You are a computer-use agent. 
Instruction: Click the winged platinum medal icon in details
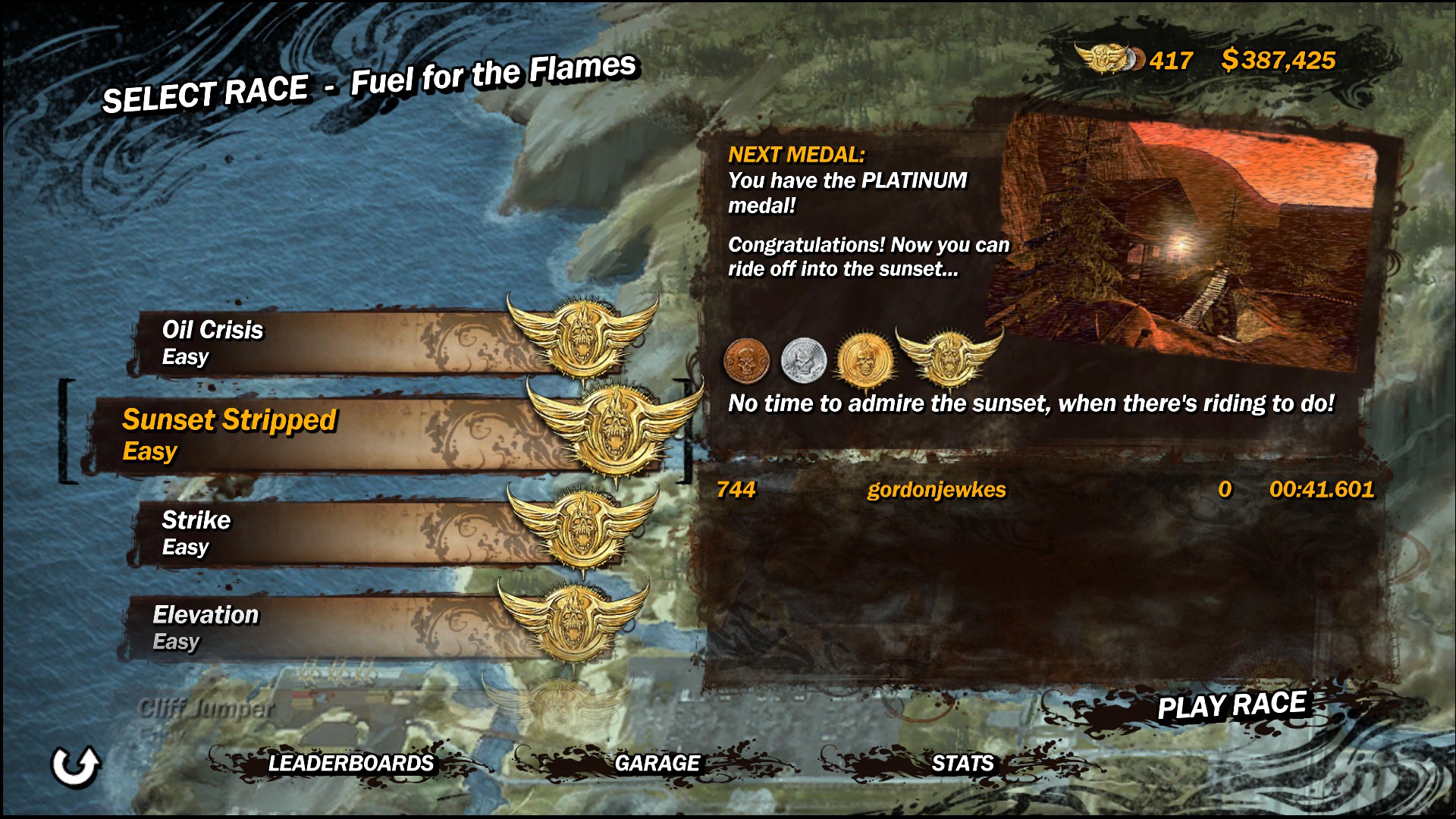pos(949,356)
